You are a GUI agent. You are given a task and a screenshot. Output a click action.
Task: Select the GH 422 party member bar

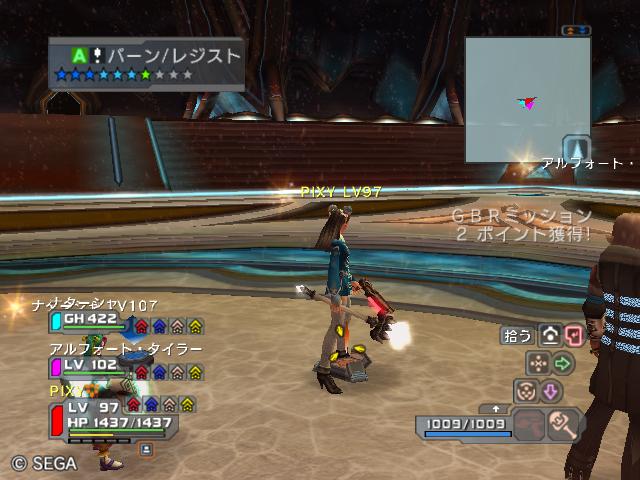pyautogui.click(x=130, y=322)
